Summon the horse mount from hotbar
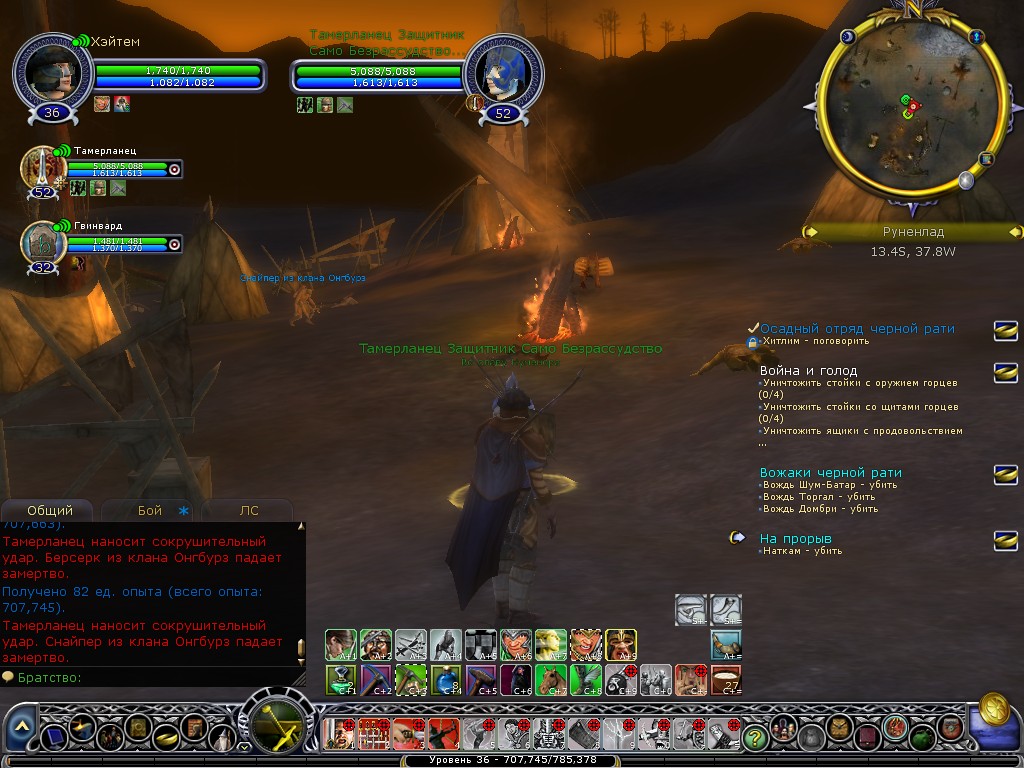 [549, 679]
